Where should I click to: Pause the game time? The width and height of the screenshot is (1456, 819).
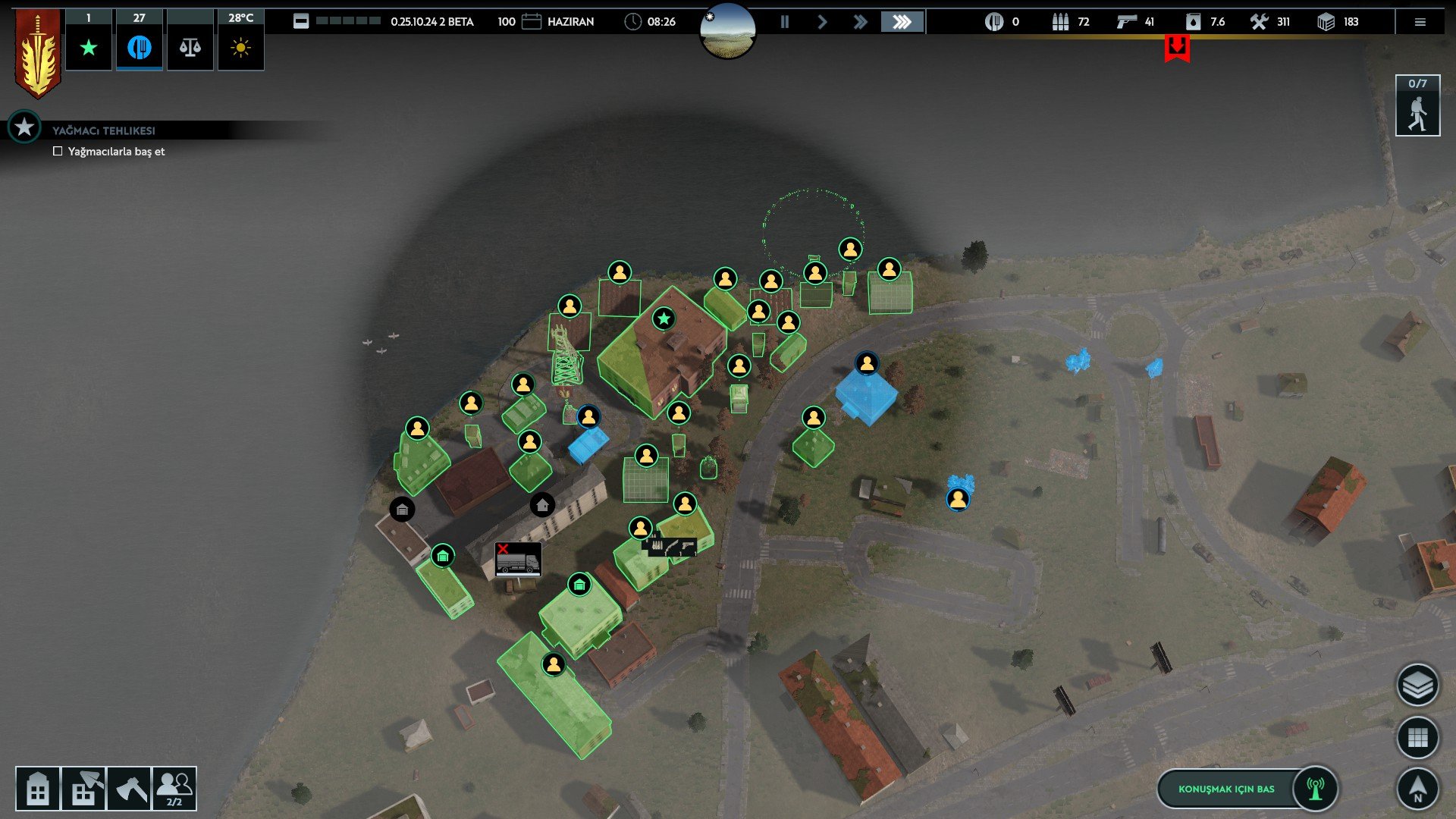(785, 22)
